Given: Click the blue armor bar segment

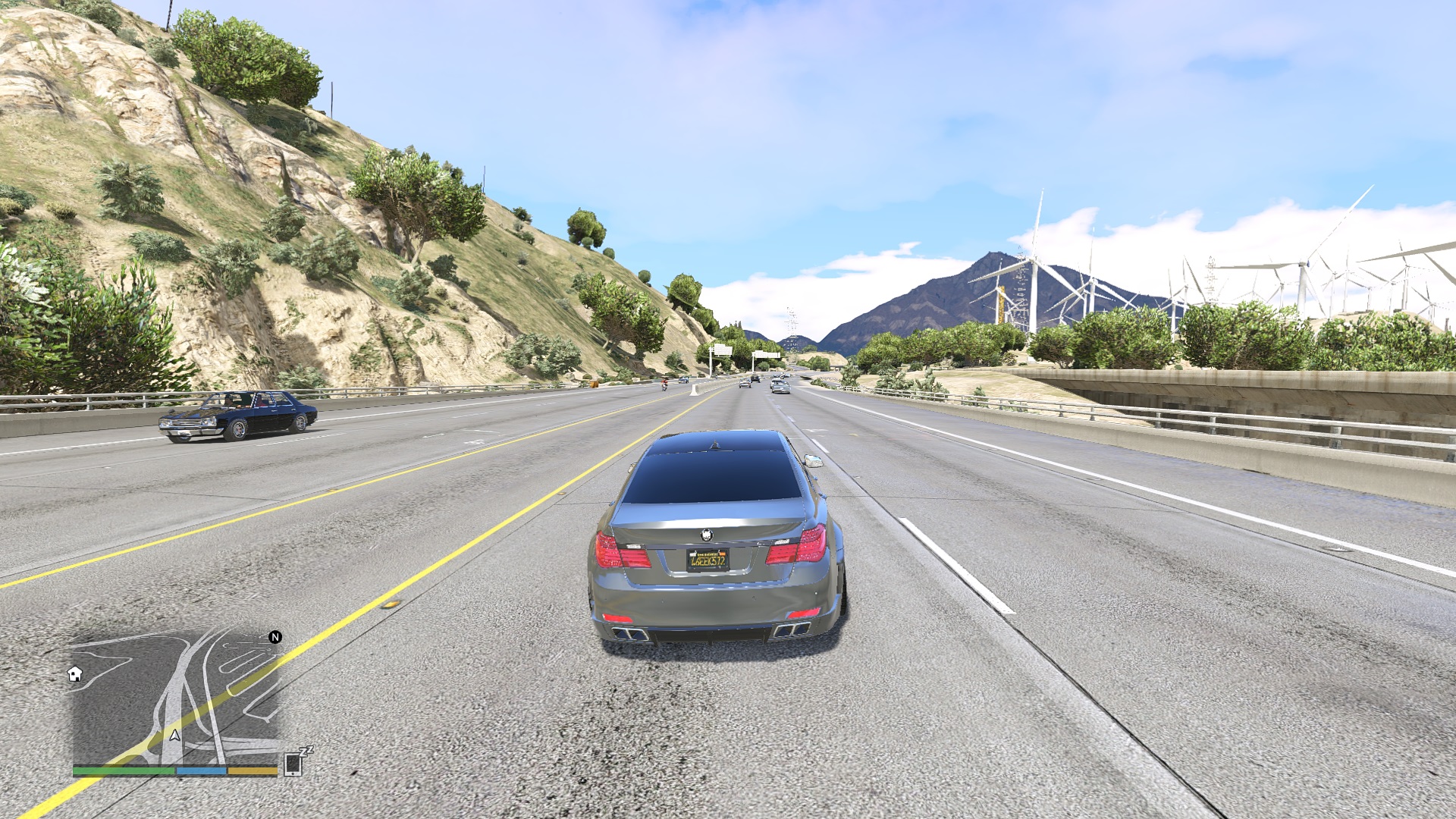Looking at the screenshot, I should 200,770.
